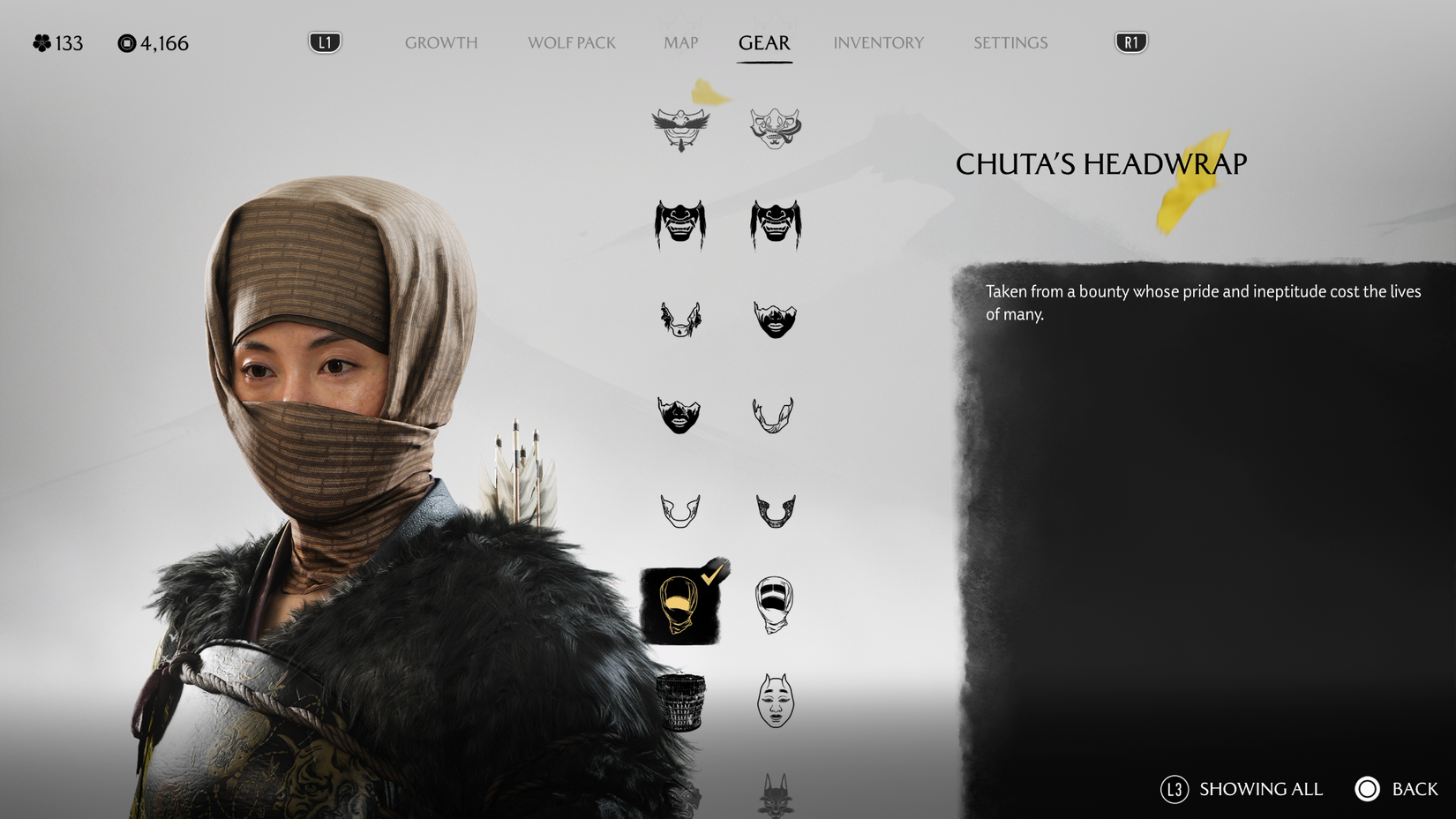Choose the fanged demon half-mask in the second row
Viewport: 1456px width, 819px height.
(x=679, y=225)
